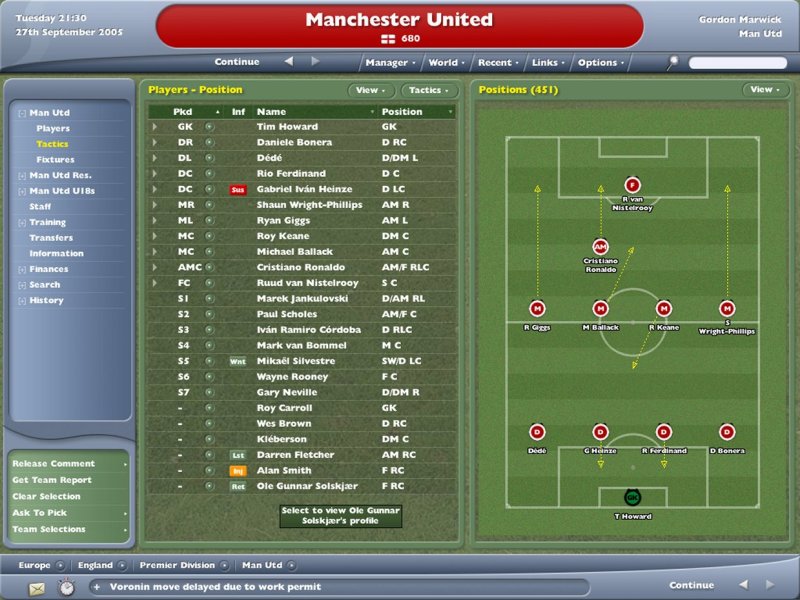Pick Cristiano Ronaldo's marker on the pitch
The image size is (800, 600).
600,246
